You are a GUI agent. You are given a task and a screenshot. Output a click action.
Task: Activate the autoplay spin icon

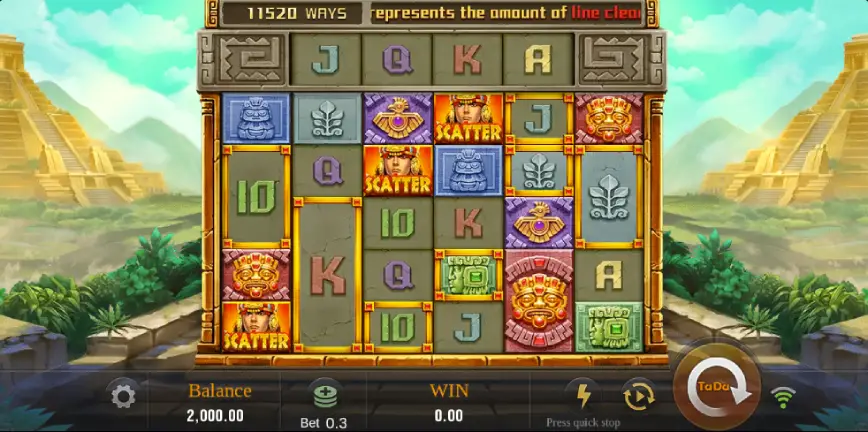point(637,395)
